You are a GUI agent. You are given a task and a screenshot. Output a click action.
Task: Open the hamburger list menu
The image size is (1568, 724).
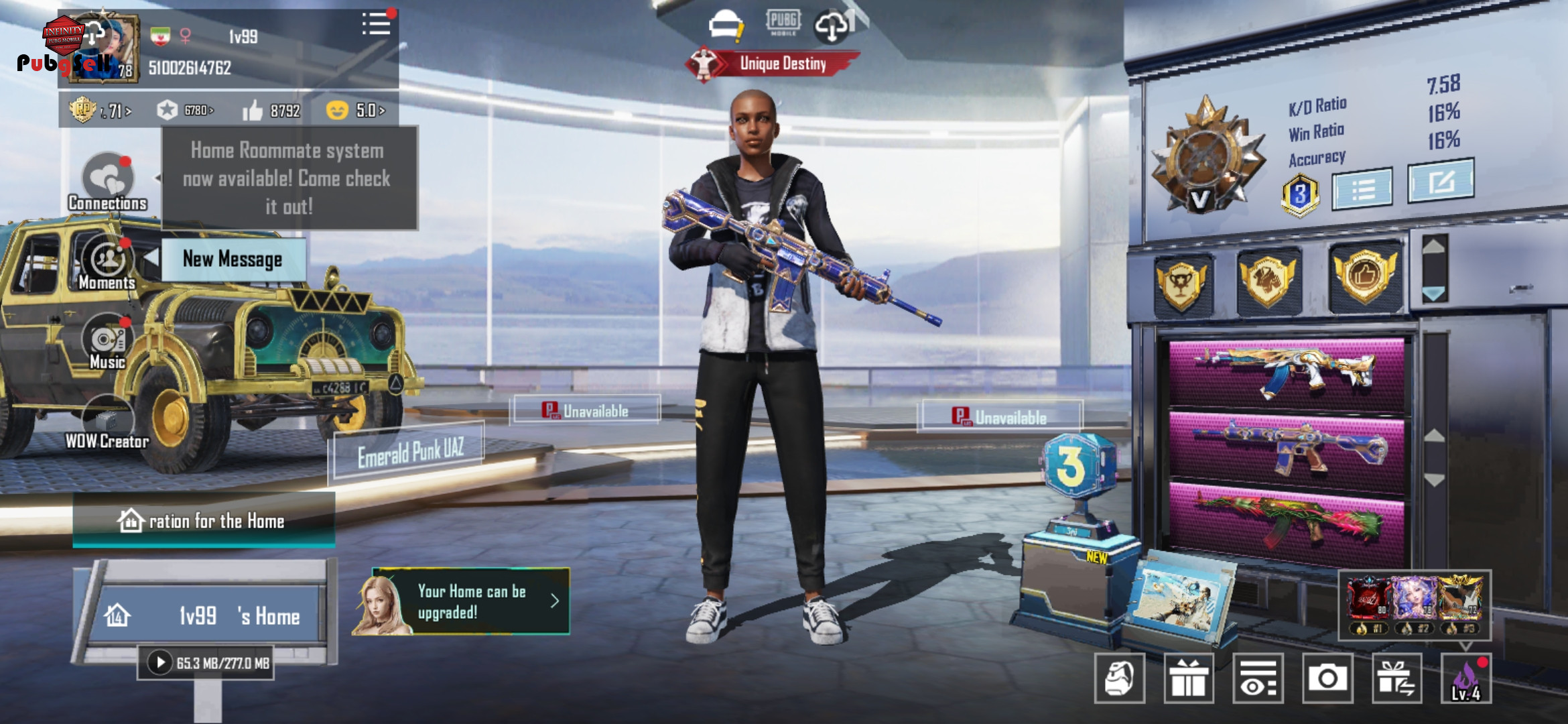click(x=376, y=25)
